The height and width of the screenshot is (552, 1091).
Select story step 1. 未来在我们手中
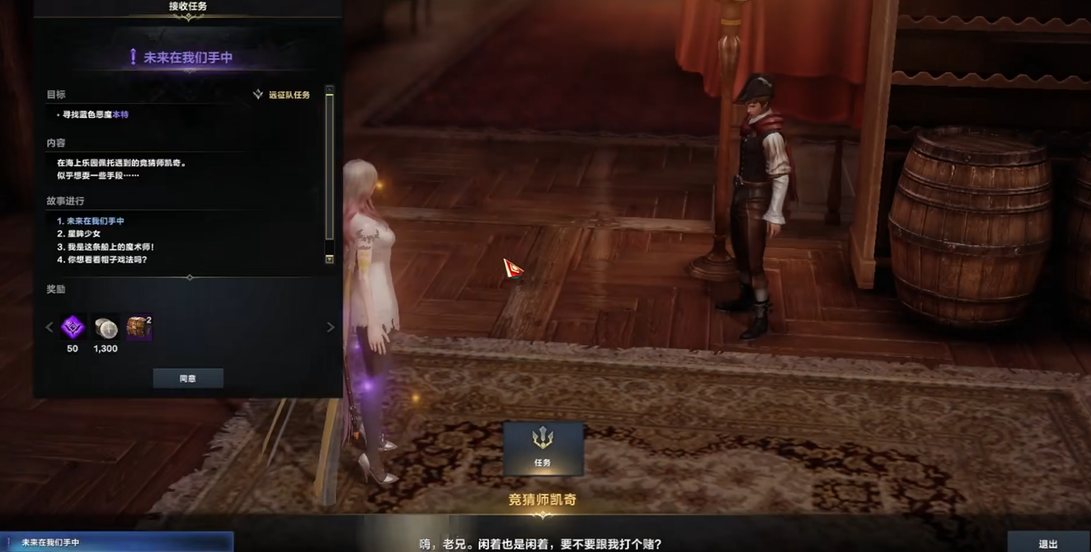click(x=91, y=221)
